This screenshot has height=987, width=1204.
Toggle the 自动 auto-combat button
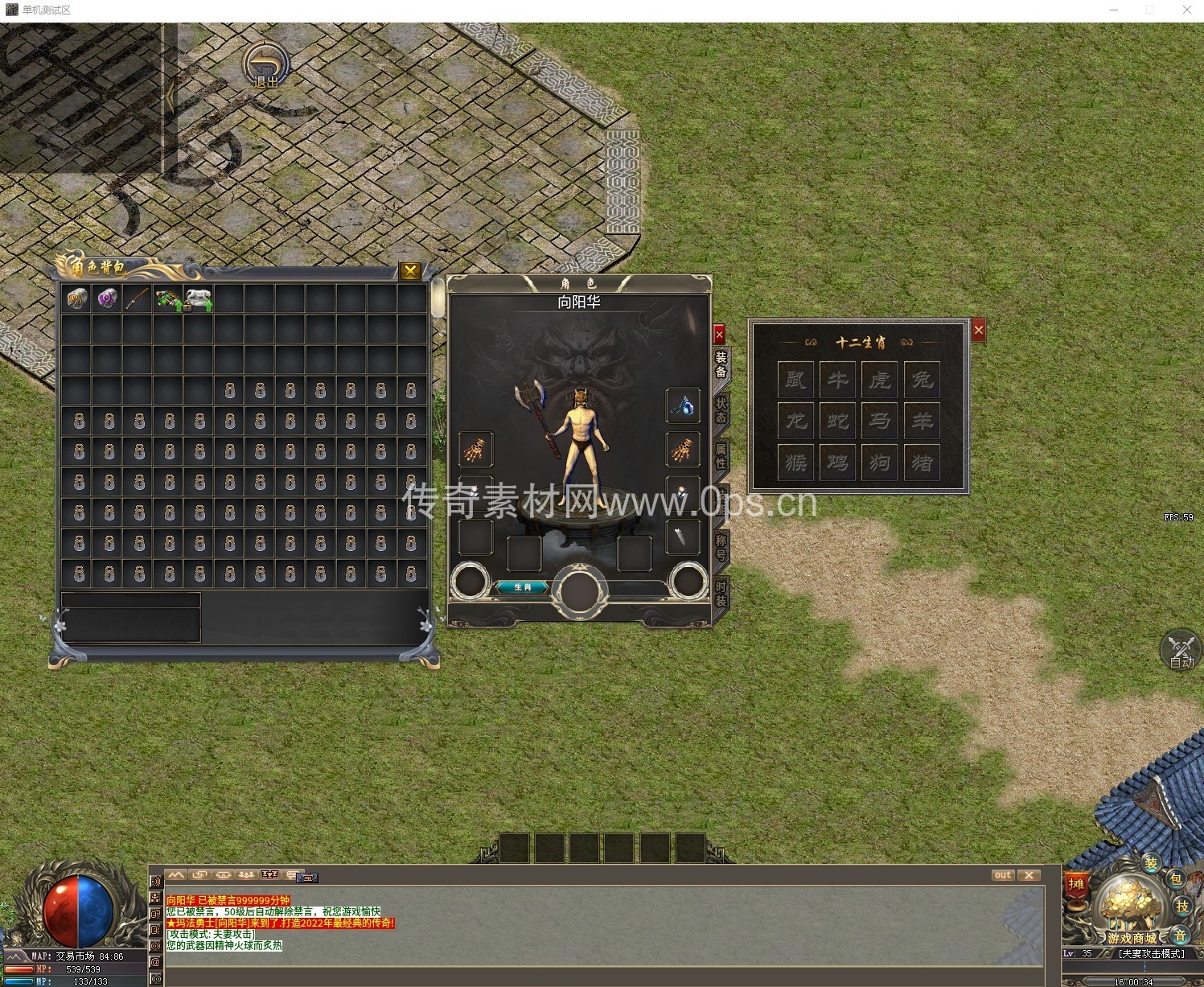[x=1181, y=650]
